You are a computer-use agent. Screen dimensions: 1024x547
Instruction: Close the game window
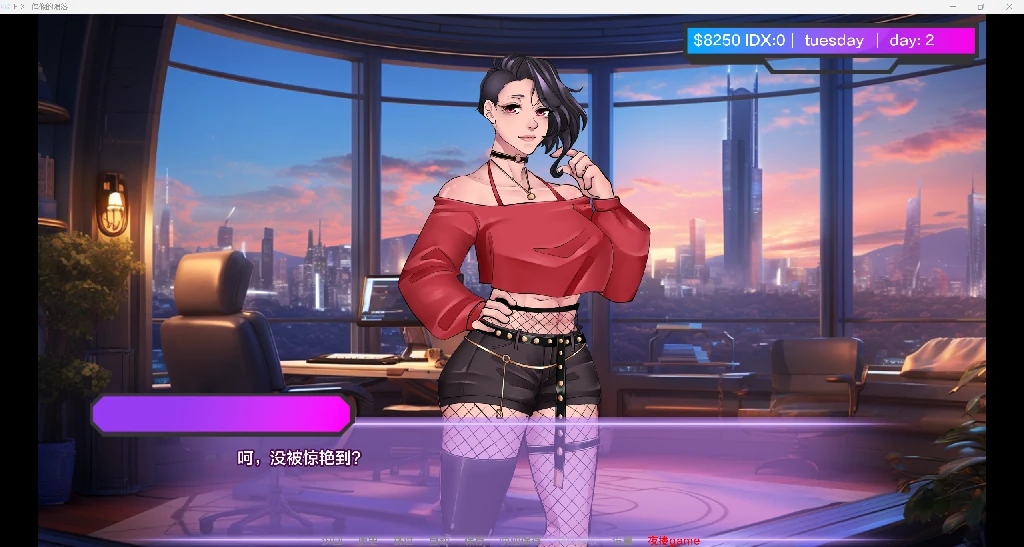[x=1008, y=6]
